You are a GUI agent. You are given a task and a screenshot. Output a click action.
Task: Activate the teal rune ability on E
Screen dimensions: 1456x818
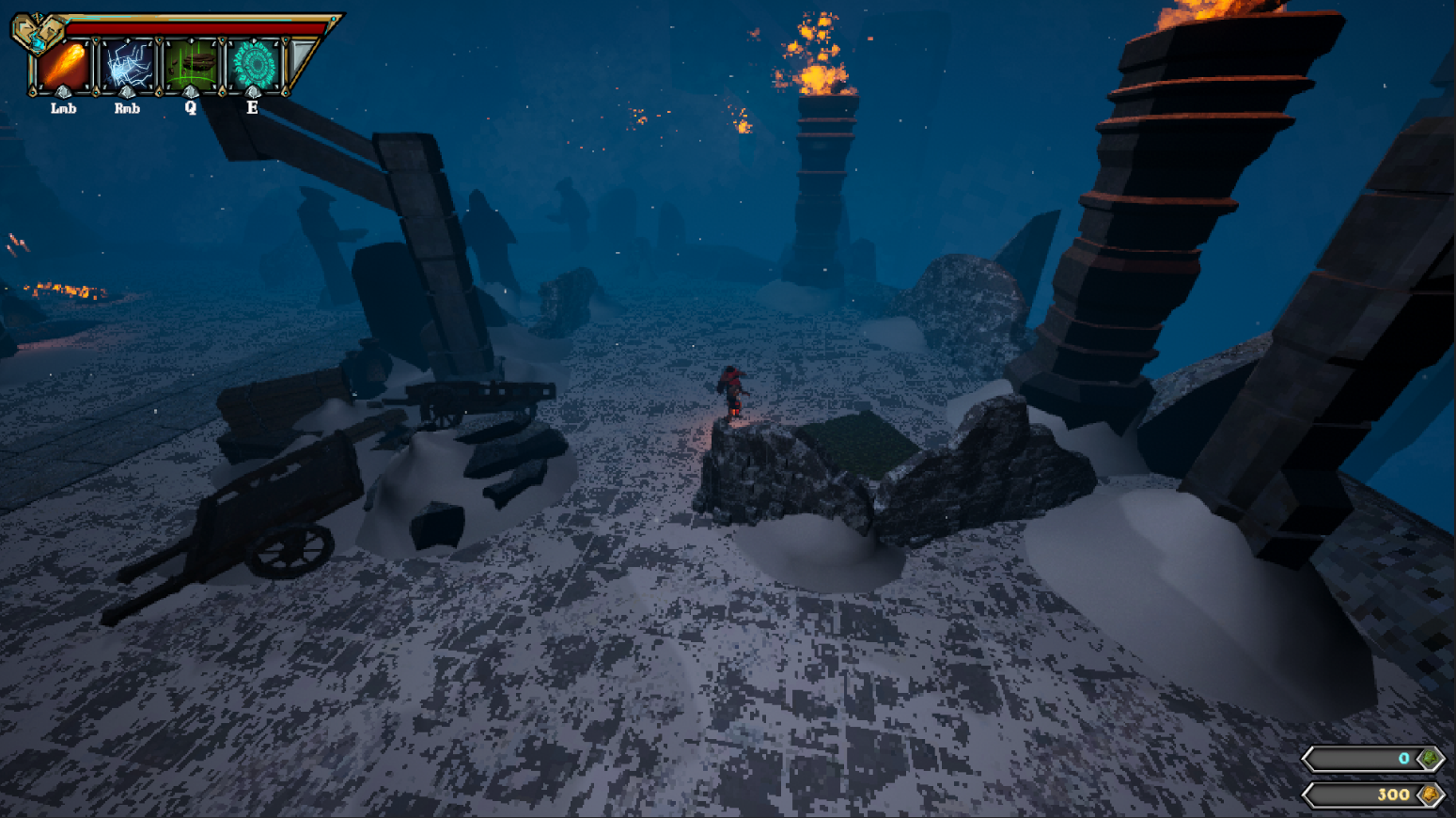(255, 64)
